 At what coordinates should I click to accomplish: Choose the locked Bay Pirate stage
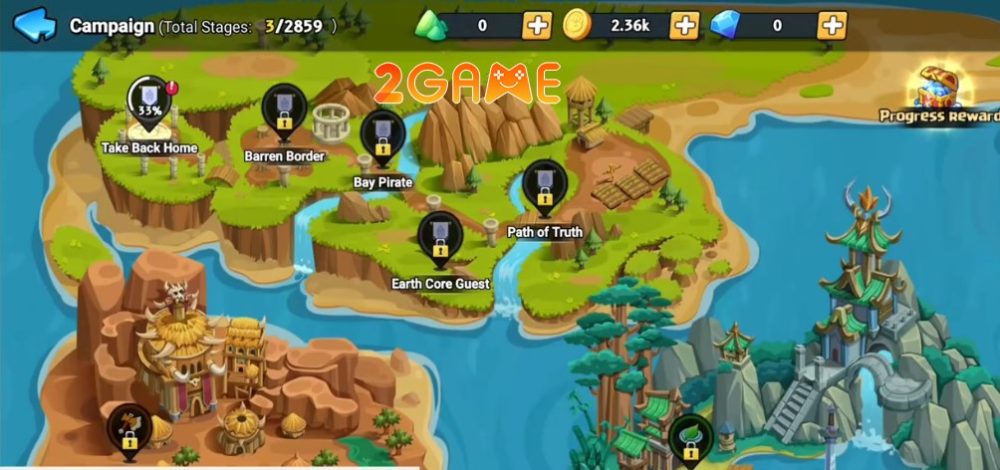point(382,139)
